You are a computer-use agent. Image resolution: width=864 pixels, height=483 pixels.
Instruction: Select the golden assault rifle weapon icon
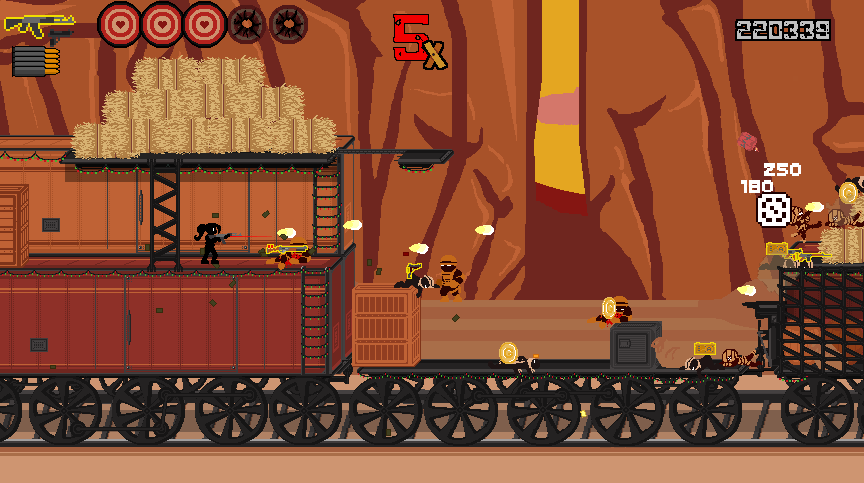point(38,26)
